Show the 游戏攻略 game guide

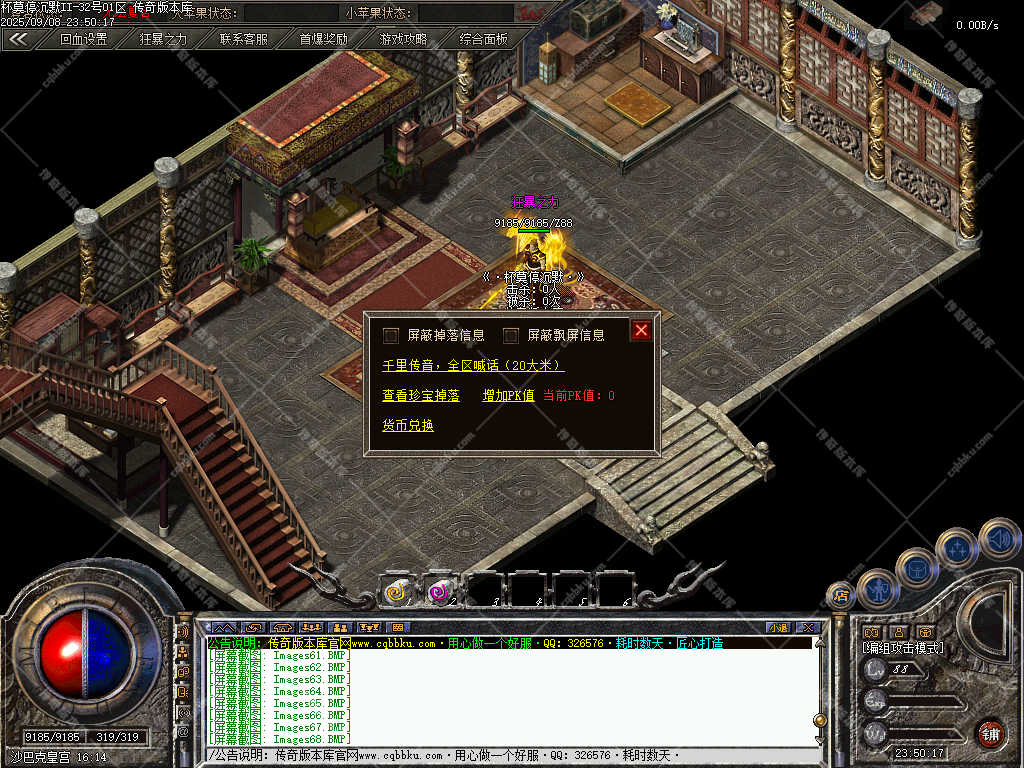coord(403,39)
